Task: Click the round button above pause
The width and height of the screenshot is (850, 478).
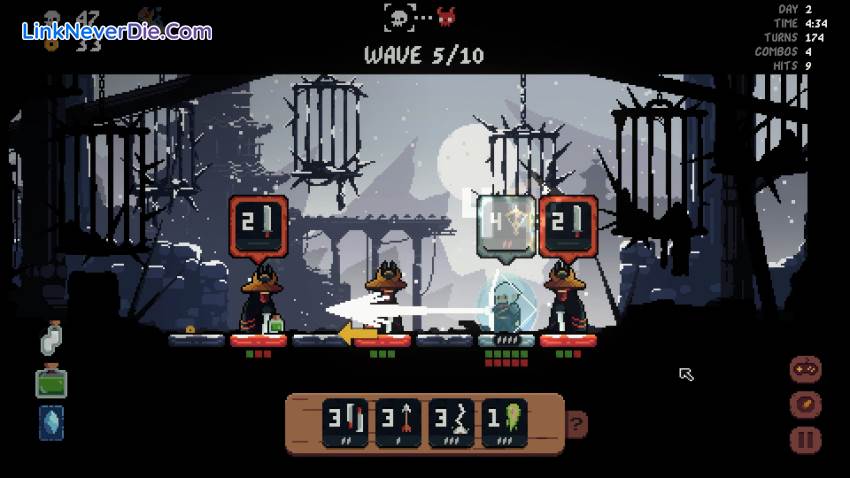Action: (x=806, y=404)
